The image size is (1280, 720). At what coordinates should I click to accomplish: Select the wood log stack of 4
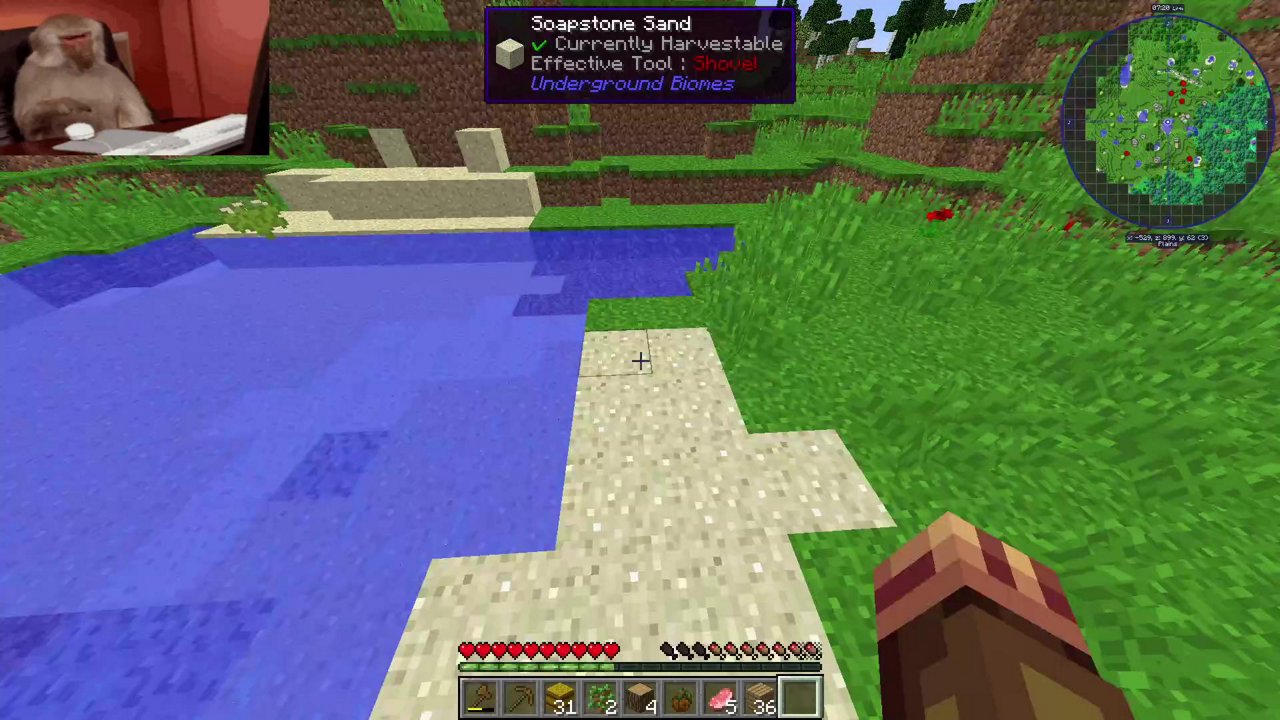(x=638, y=696)
